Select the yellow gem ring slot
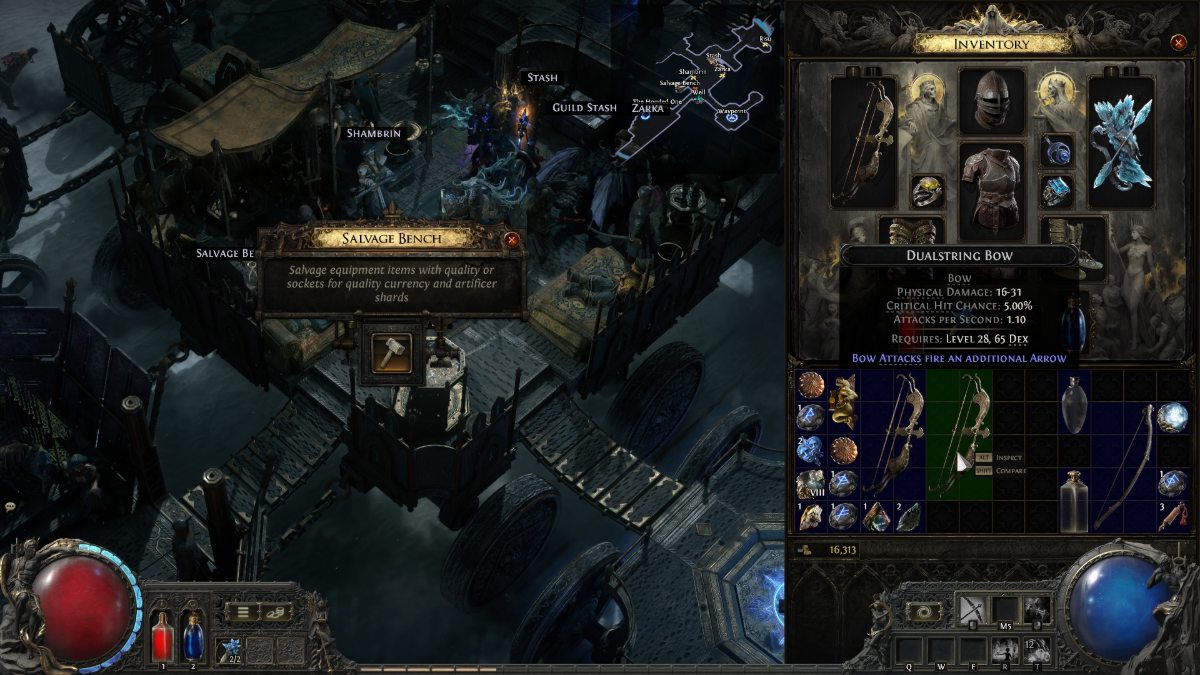The height and width of the screenshot is (675, 1200). (x=928, y=191)
